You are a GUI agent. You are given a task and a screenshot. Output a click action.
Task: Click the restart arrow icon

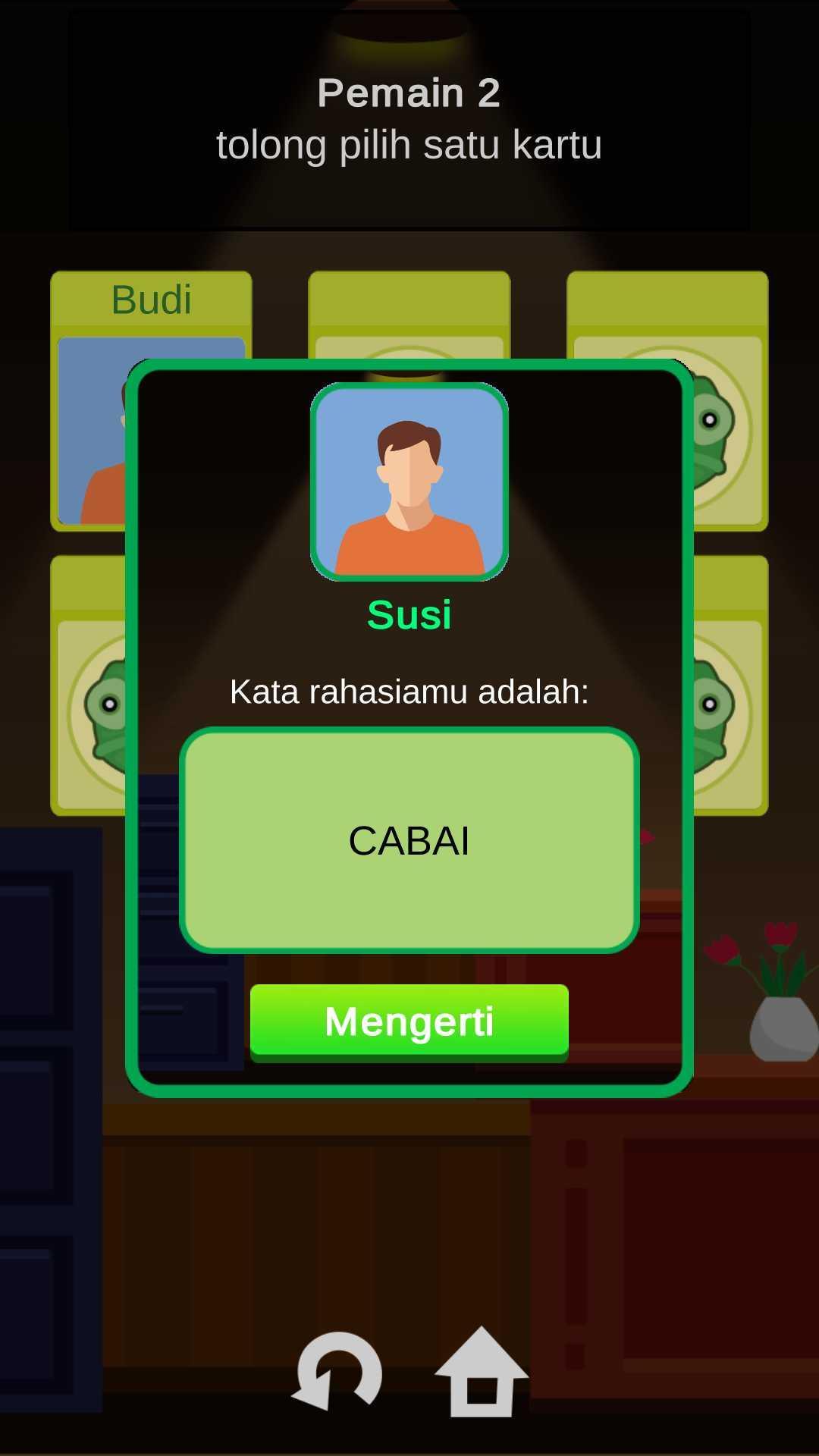pyautogui.click(x=337, y=1371)
